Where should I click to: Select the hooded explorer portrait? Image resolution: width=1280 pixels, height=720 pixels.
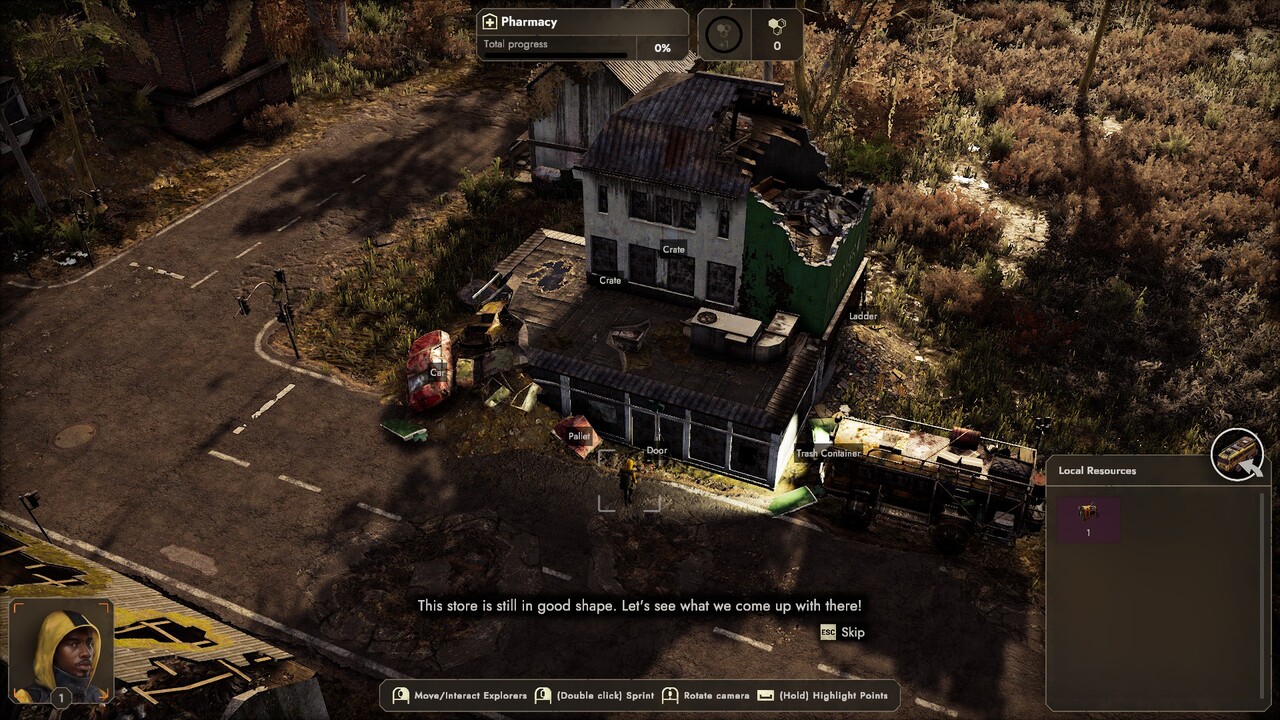point(61,651)
